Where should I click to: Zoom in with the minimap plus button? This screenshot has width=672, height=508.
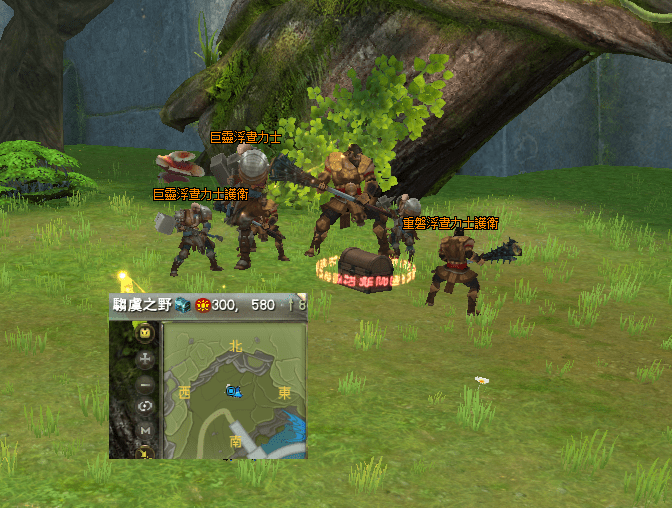point(145,358)
